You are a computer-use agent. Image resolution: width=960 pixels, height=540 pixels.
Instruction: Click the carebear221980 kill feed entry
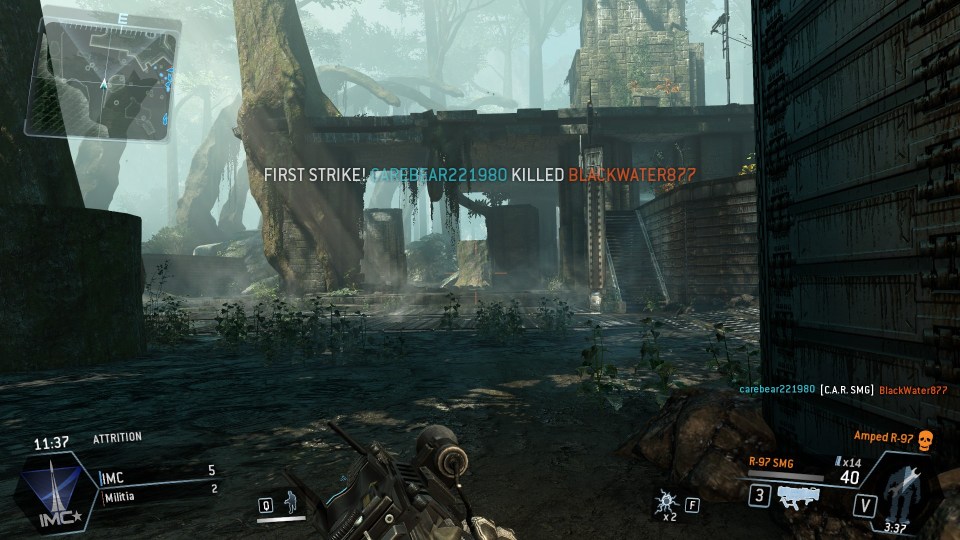point(777,389)
